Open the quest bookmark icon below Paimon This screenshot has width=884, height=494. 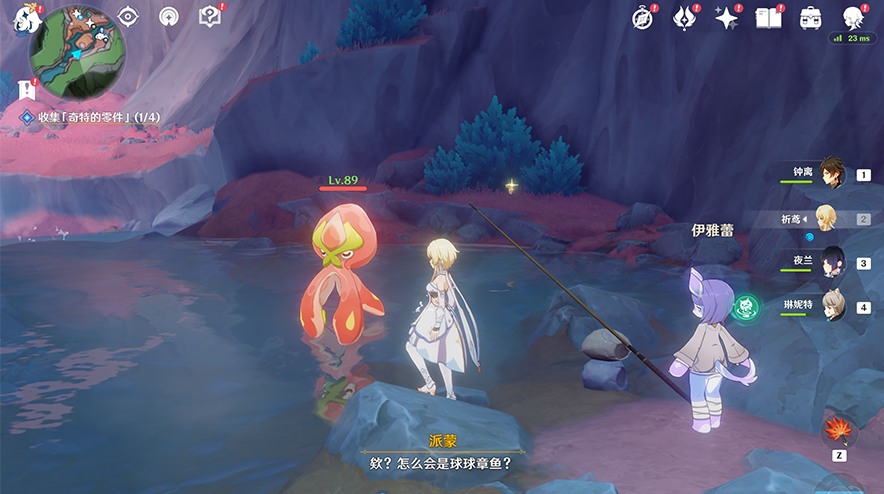click(x=27, y=88)
